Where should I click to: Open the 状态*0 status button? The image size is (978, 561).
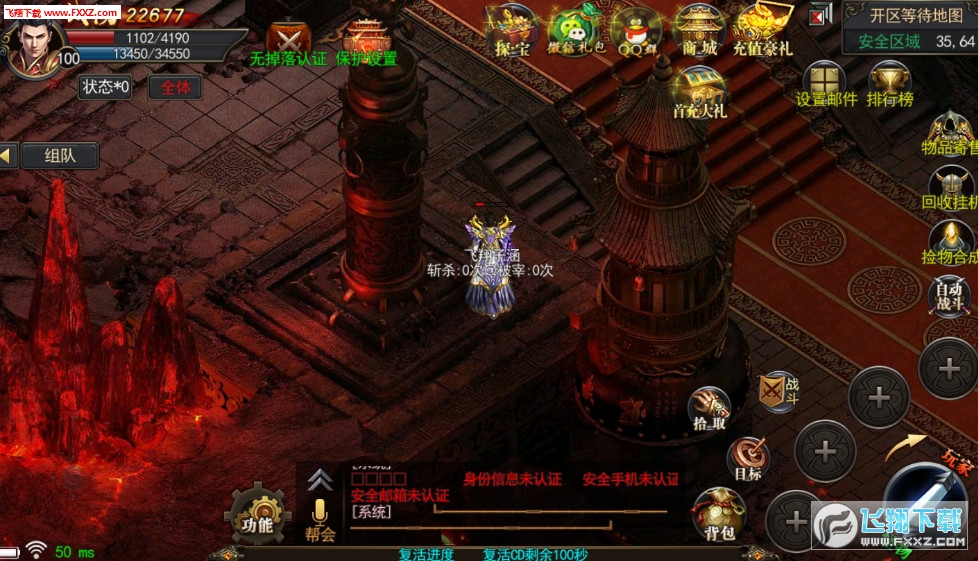point(106,87)
